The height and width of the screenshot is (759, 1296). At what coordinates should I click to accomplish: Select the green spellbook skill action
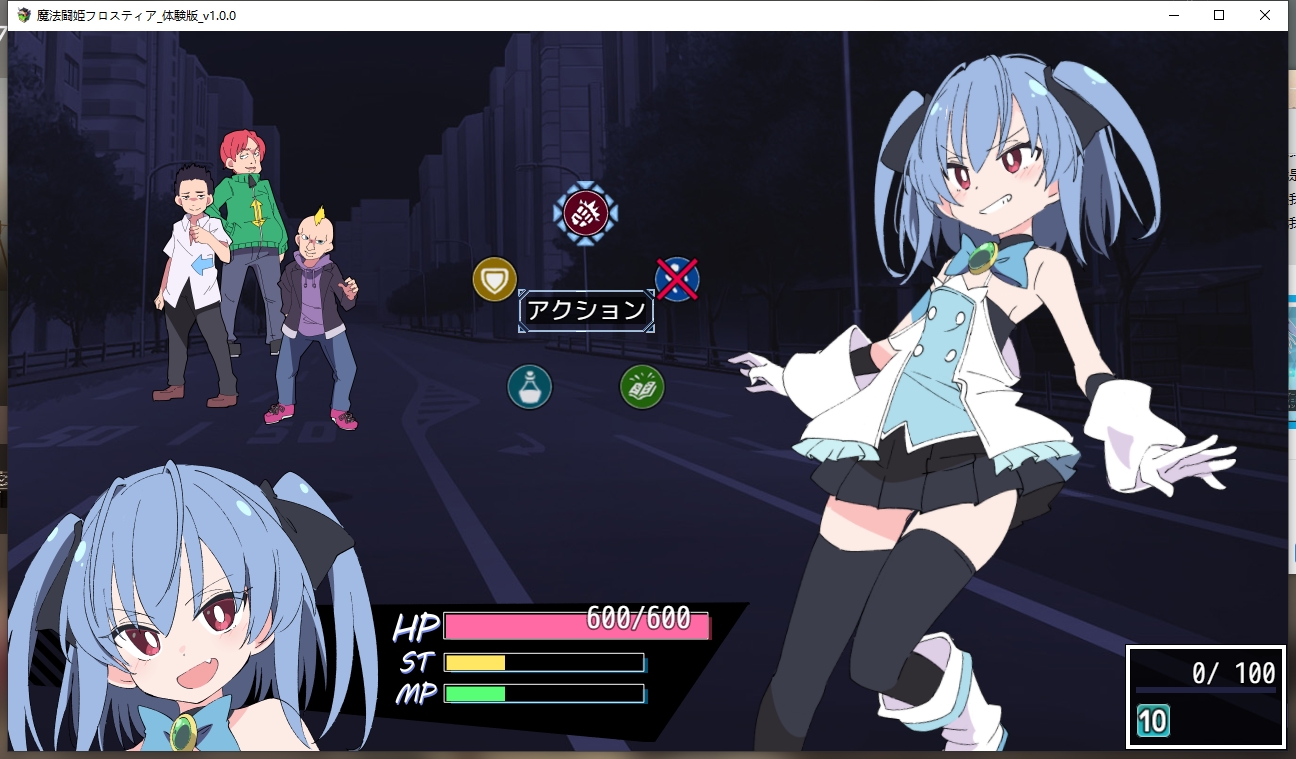click(x=642, y=386)
